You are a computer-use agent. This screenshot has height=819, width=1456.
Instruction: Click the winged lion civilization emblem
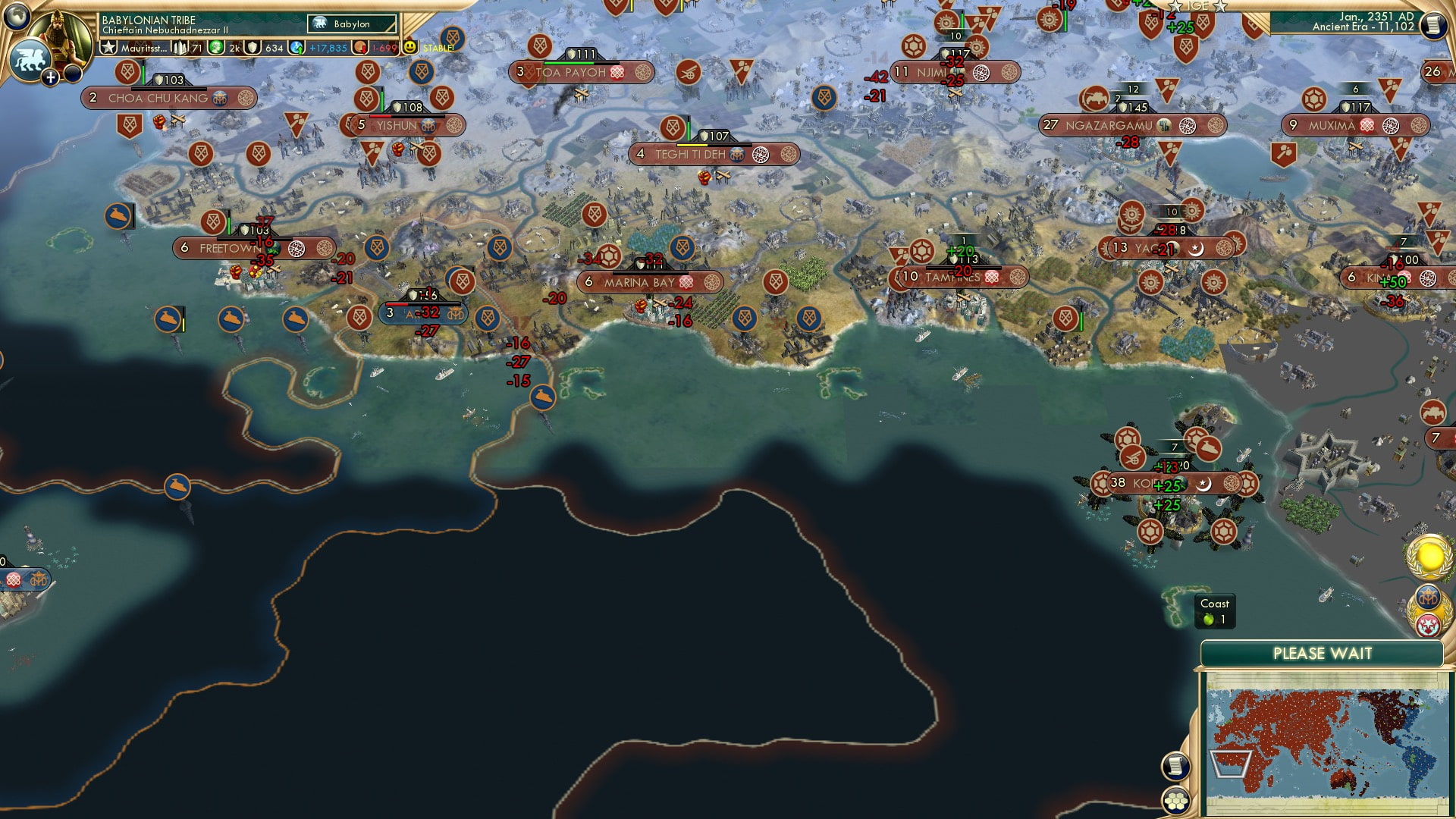pos(30,59)
